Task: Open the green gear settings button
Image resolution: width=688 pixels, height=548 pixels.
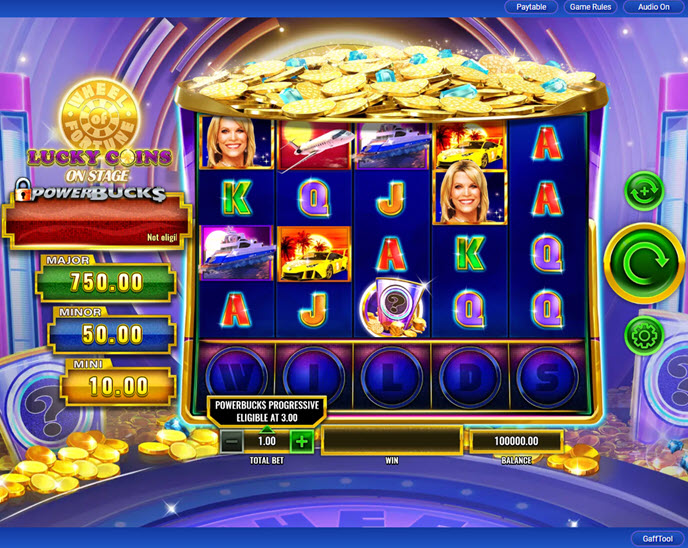Action: click(644, 335)
